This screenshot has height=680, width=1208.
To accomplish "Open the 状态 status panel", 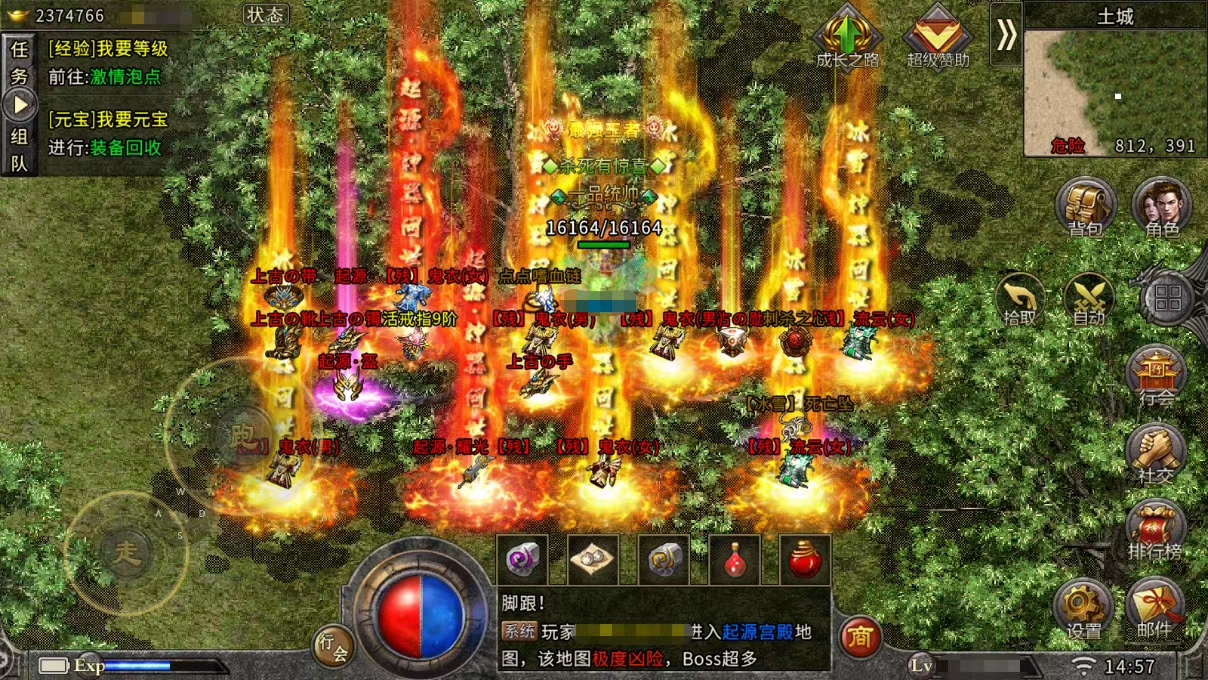I will (266, 15).
